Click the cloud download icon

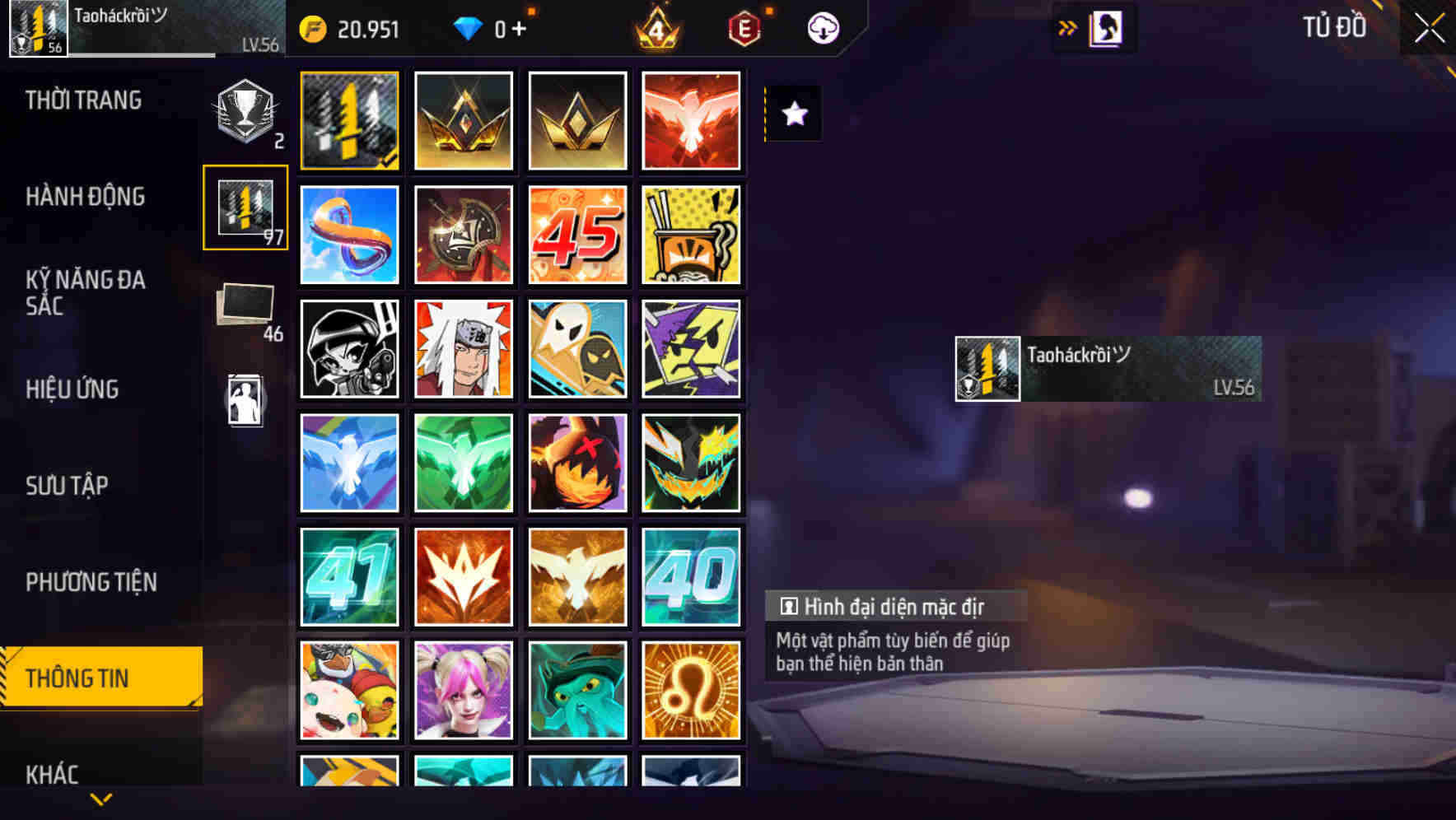(822, 28)
